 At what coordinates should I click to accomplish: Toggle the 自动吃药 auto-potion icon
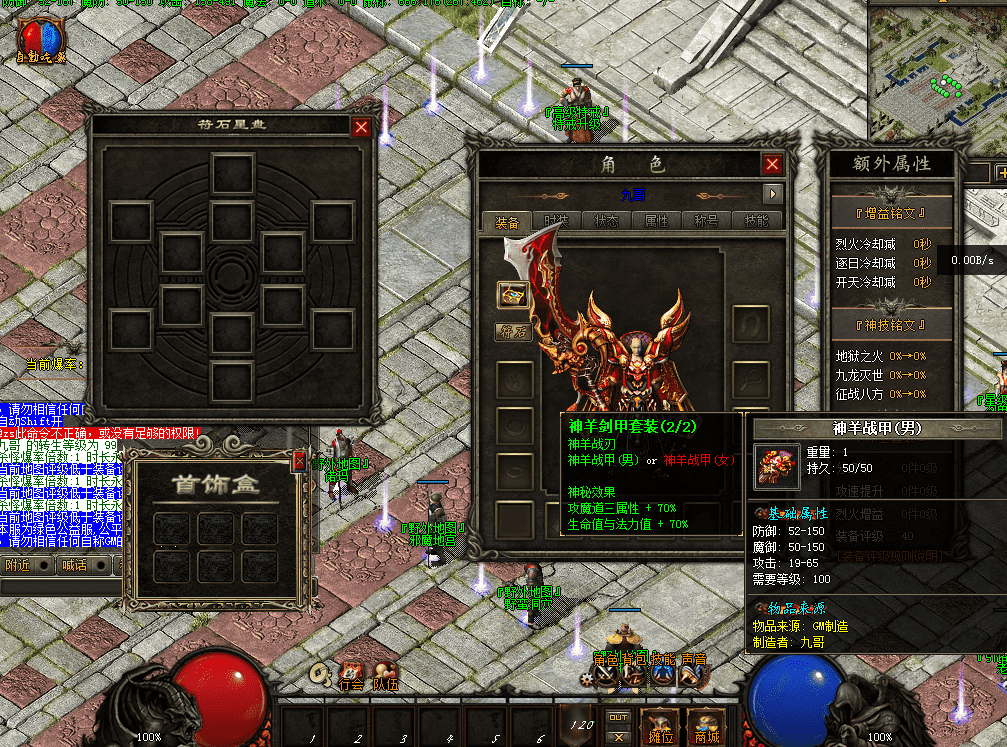point(40,40)
